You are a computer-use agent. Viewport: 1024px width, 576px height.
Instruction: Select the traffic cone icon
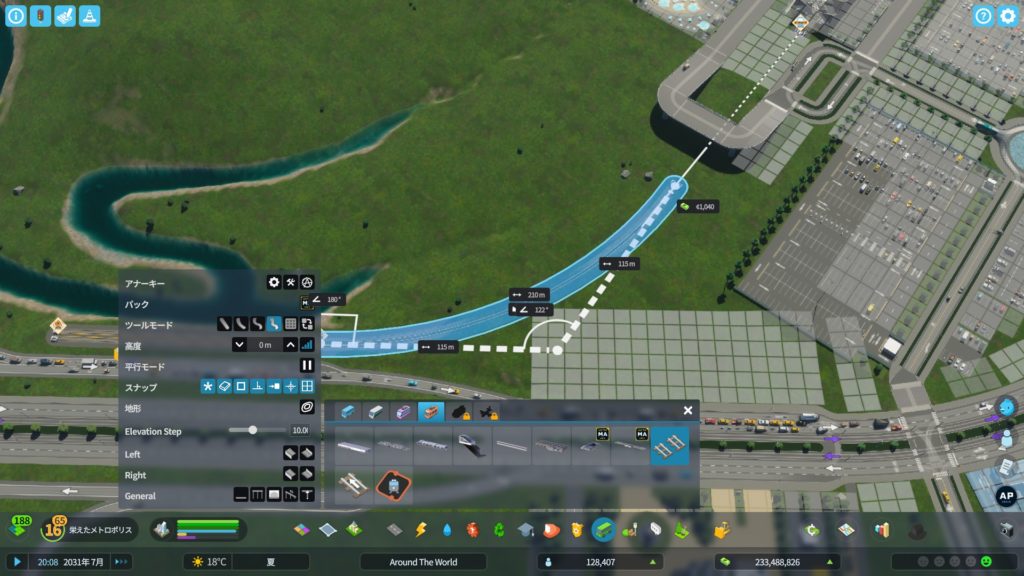pos(89,16)
